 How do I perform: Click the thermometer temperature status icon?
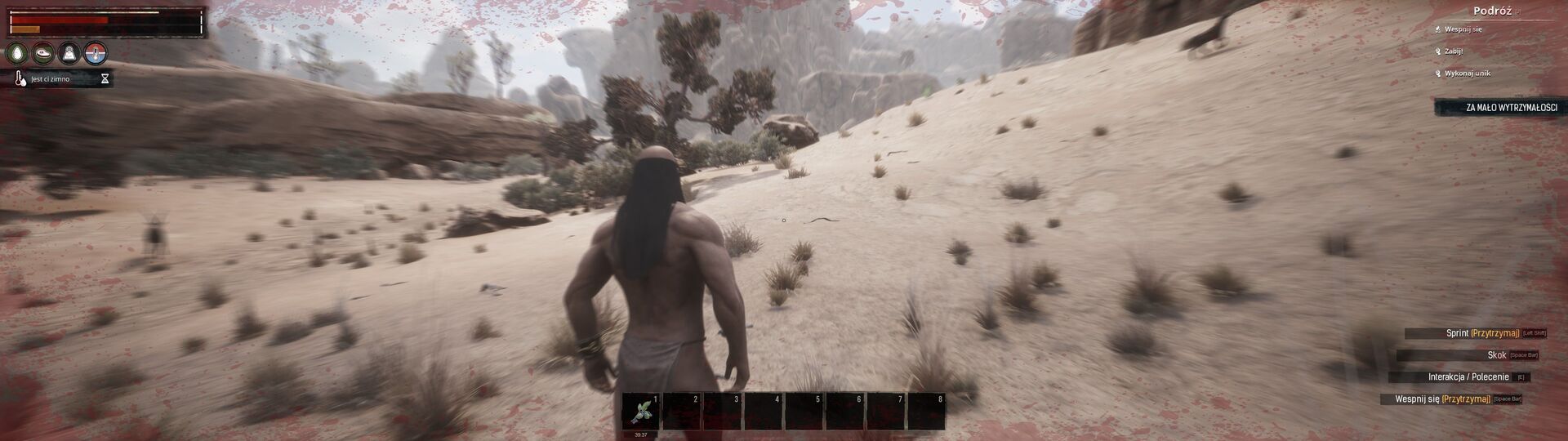[x=96, y=54]
